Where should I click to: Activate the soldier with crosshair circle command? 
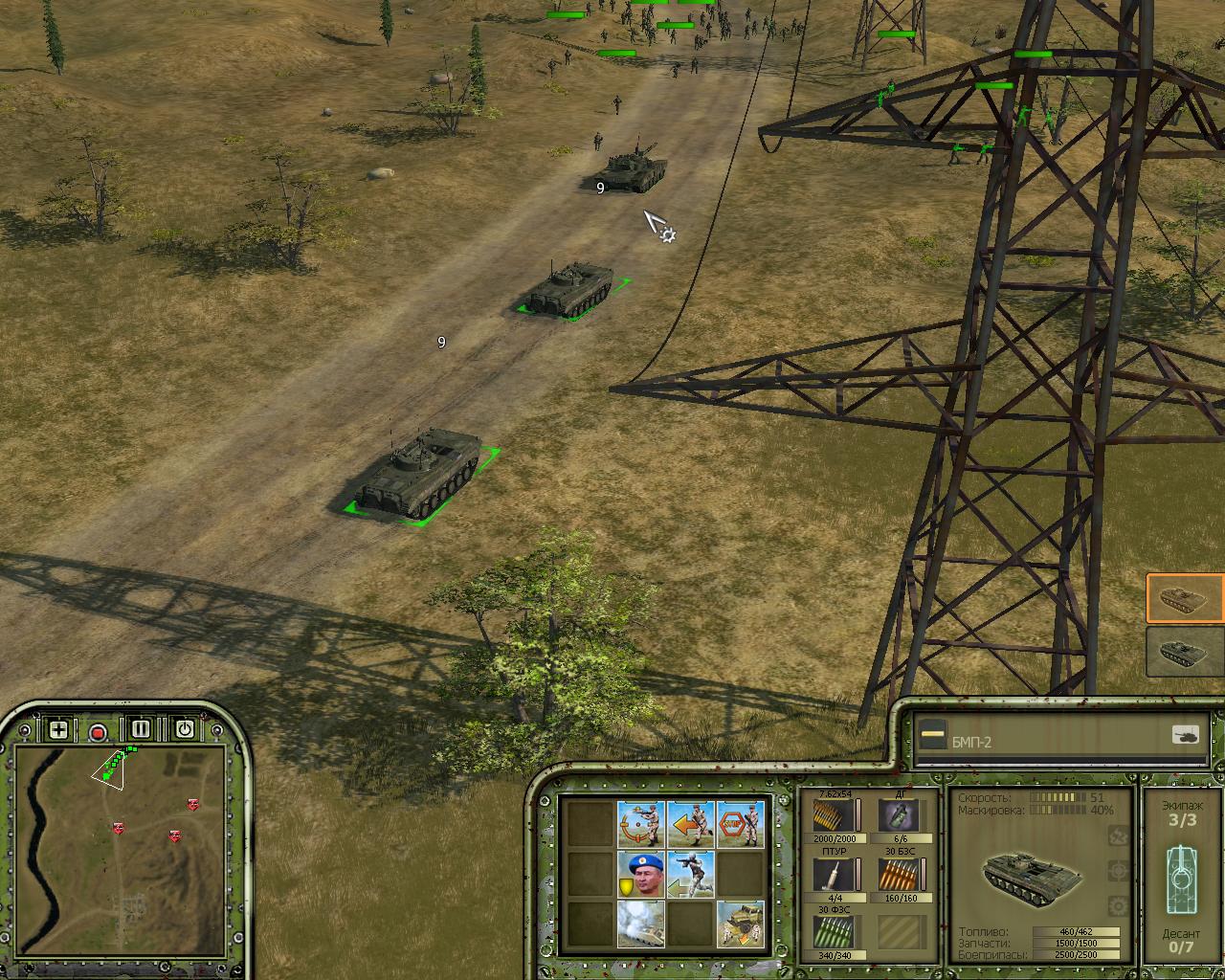click(641, 823)
